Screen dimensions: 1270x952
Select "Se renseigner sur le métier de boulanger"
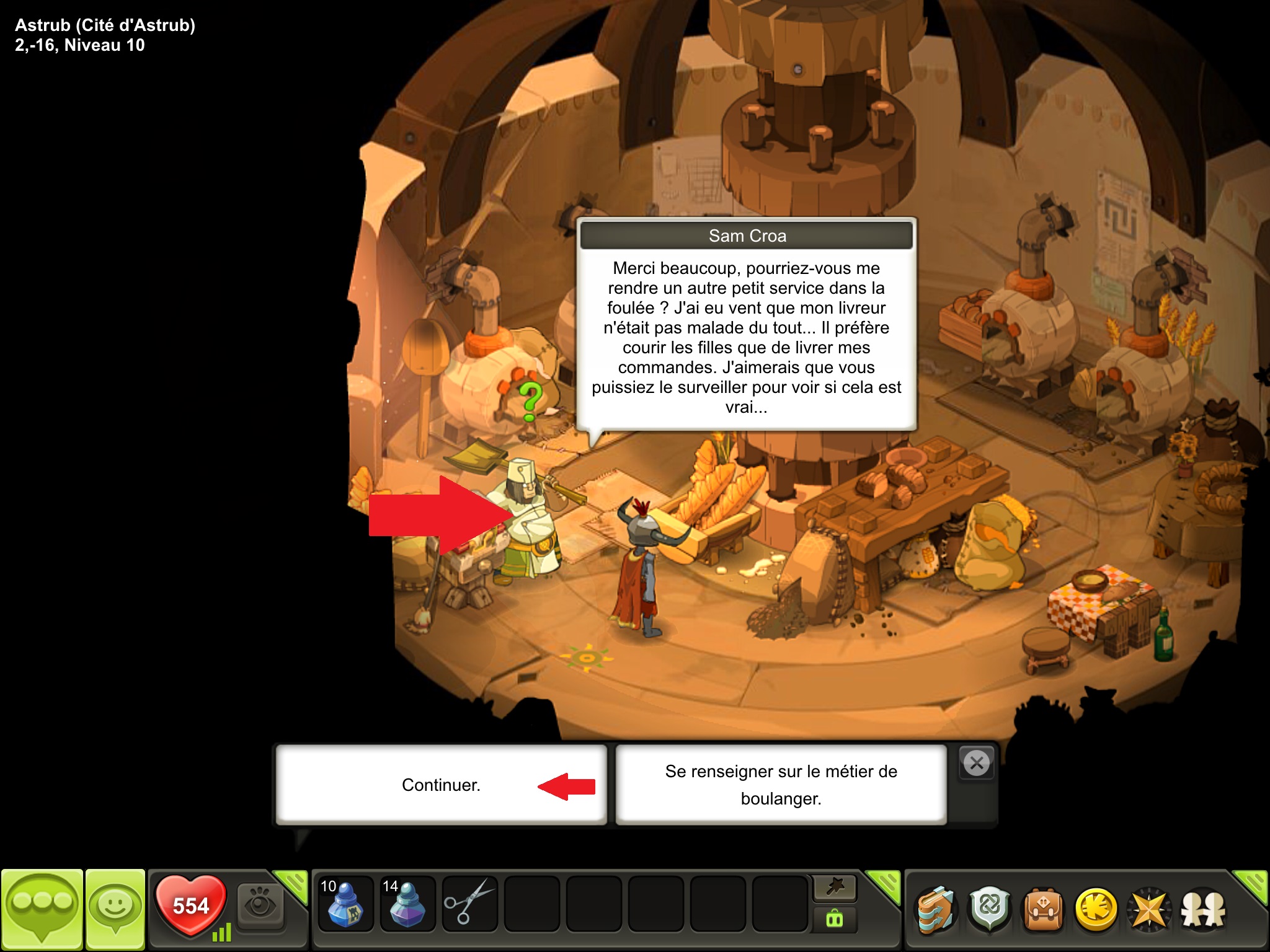coord(781,785)
